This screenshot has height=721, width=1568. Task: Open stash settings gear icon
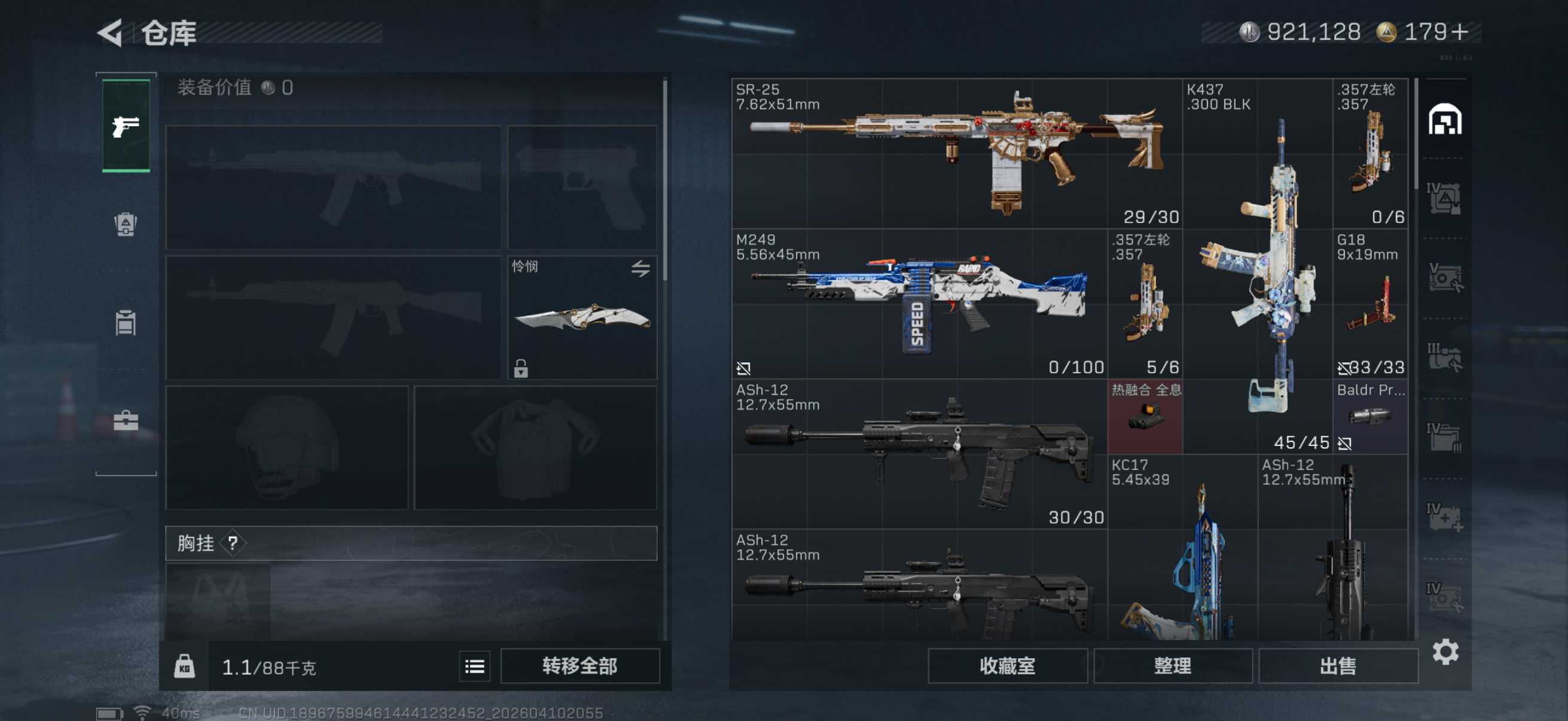(x=1445, y=652)
